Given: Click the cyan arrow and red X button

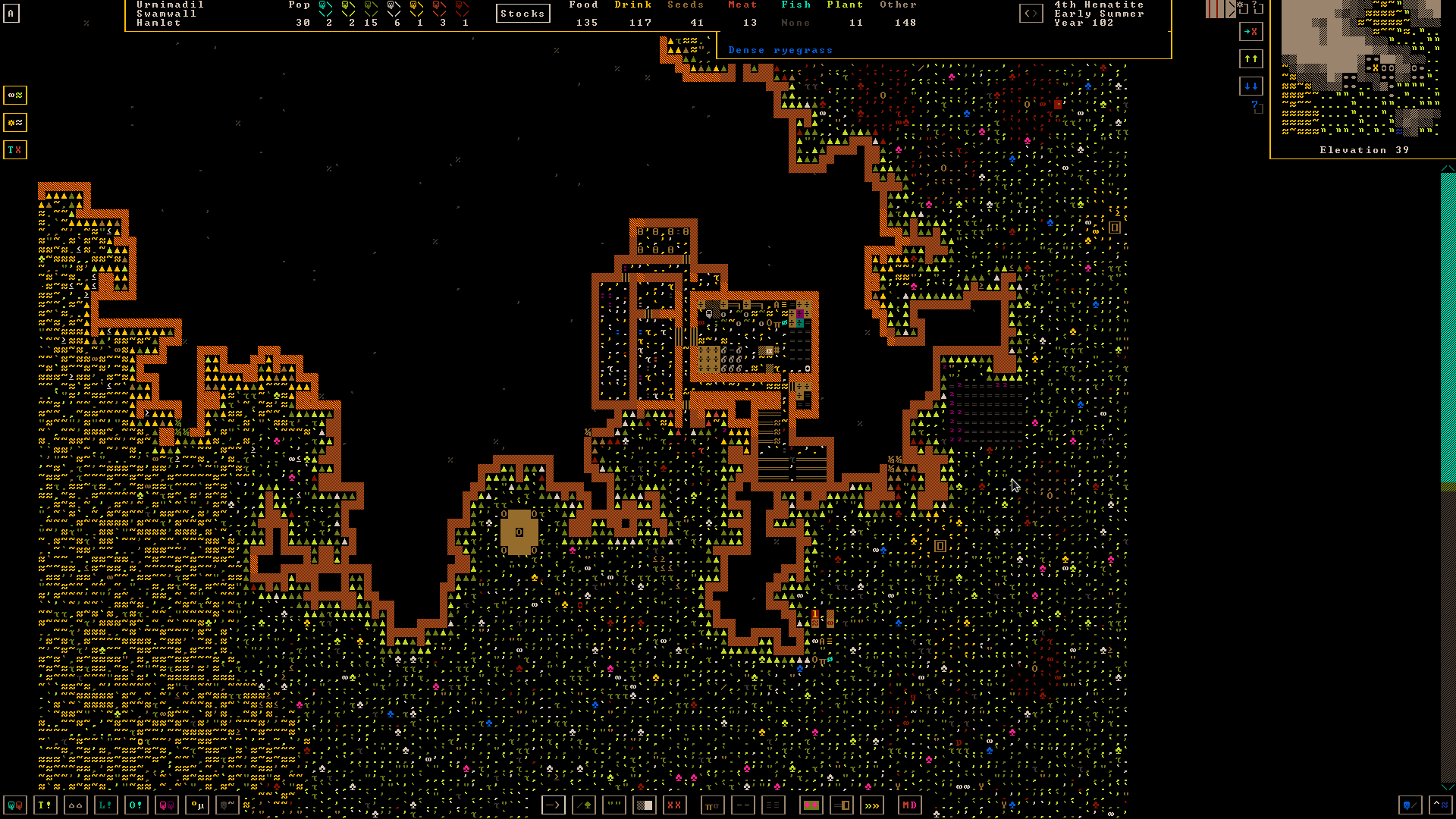Looking at the screenshot, I should 1250,32.
